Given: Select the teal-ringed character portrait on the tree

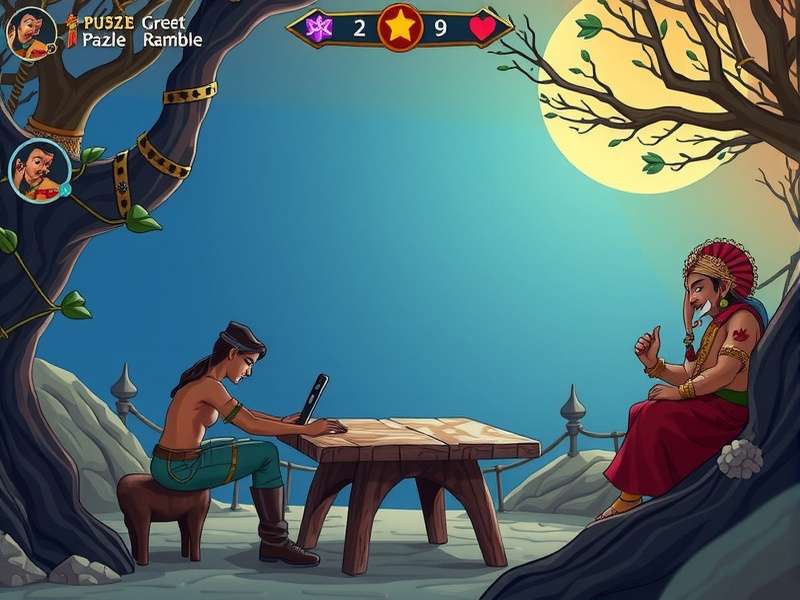Looking at the screenshot, I should pos(39,170).
